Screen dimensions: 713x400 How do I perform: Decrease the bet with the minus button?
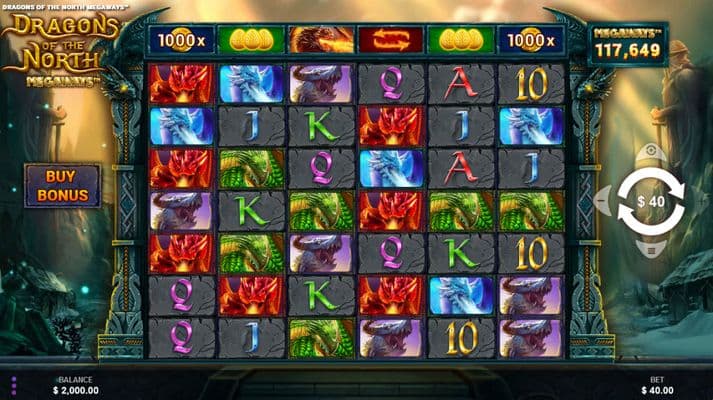[603, 202]
